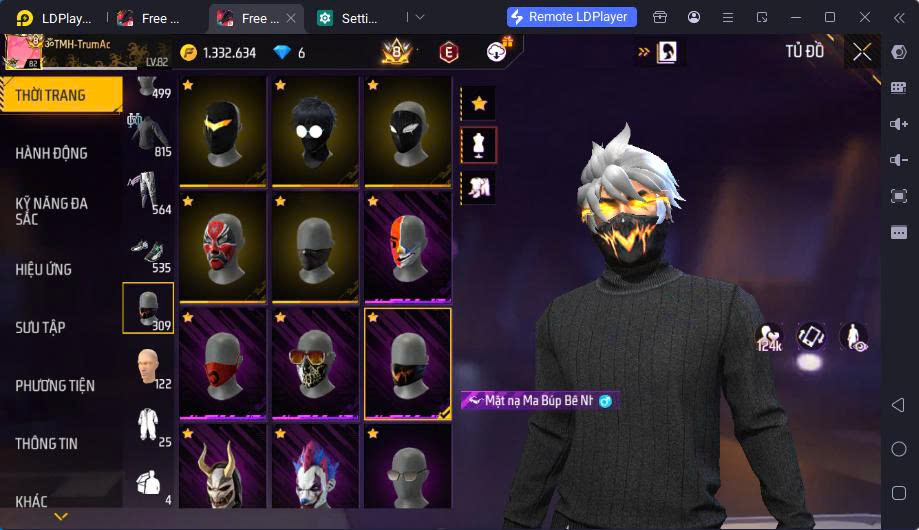
Task: Pick the blue-haired clown mask
Action: point(314,470)
